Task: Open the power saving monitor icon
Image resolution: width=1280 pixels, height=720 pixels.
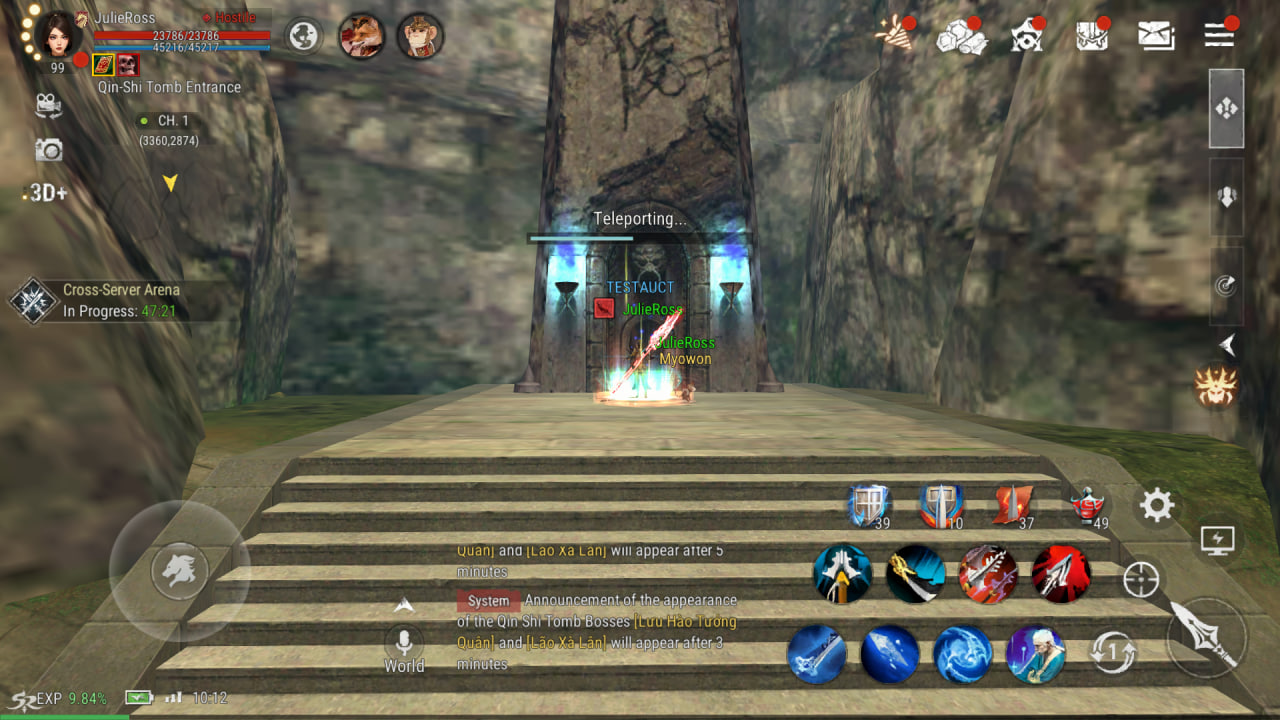Action: click(1217, 541)
